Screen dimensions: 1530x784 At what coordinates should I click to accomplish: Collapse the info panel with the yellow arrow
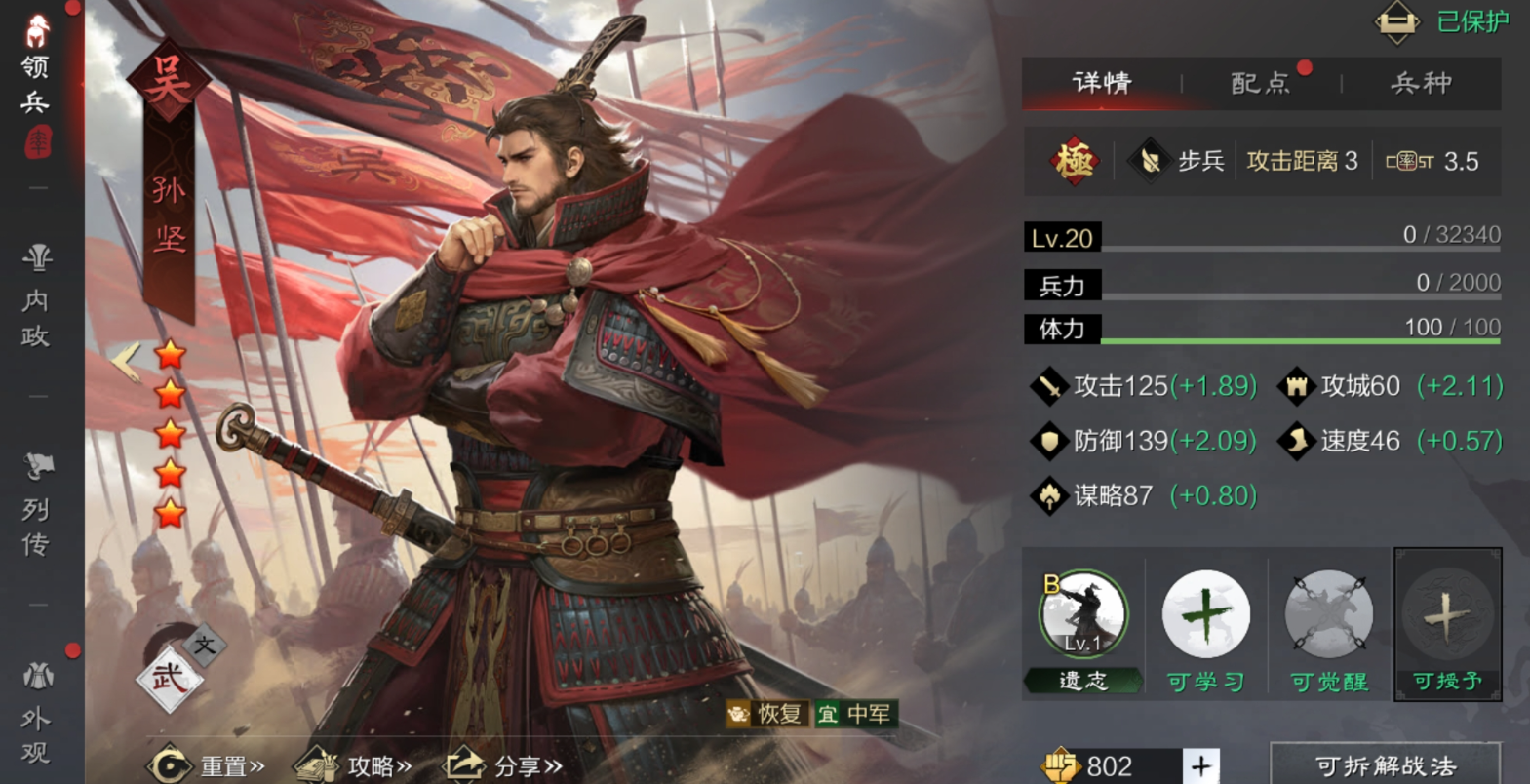point(127,361)
